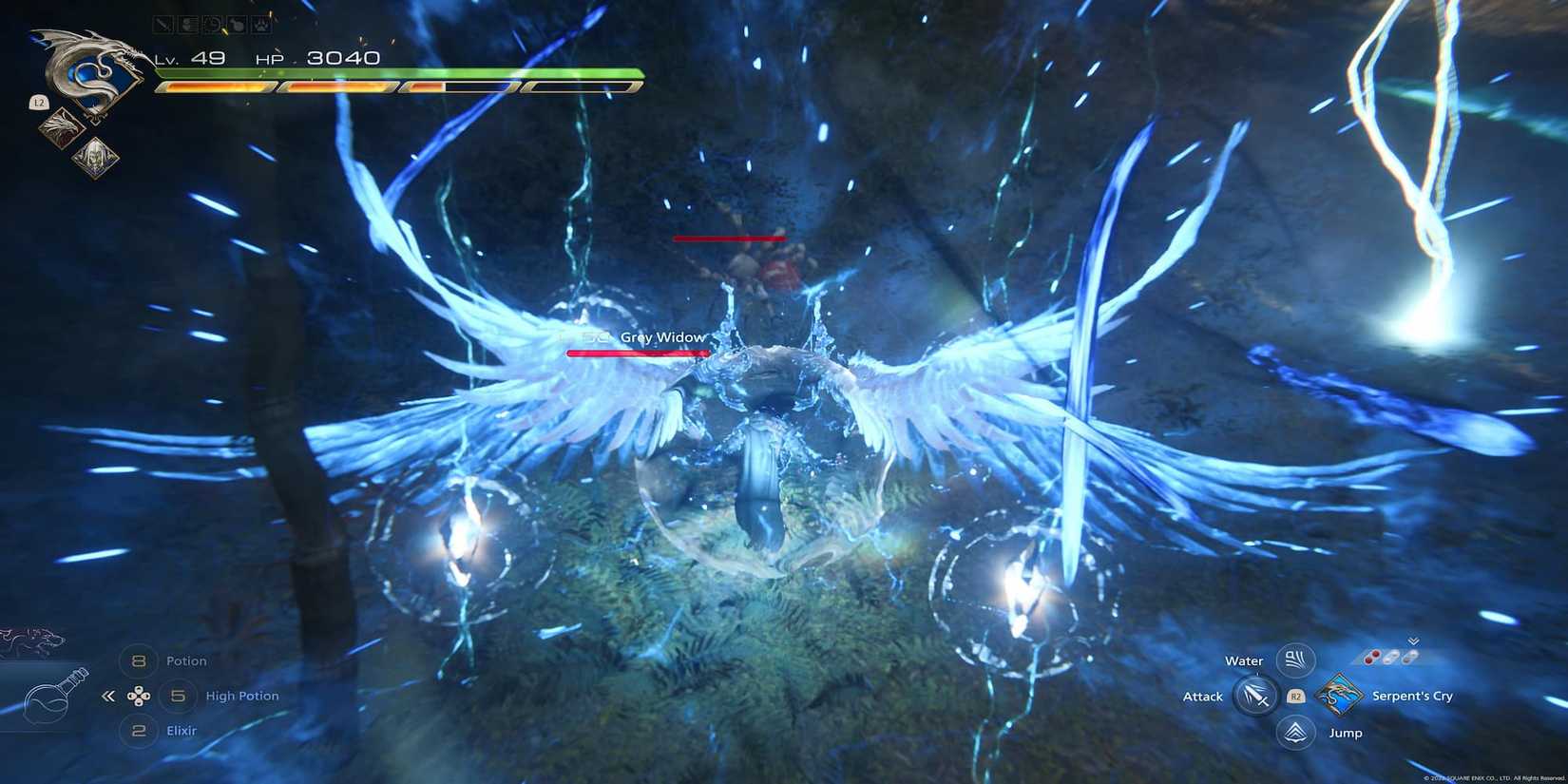Image resolution: width=1568 pixels, height=784 pixels.
Task: Use the Potion labeled shortcut
Action: point(186,660)
